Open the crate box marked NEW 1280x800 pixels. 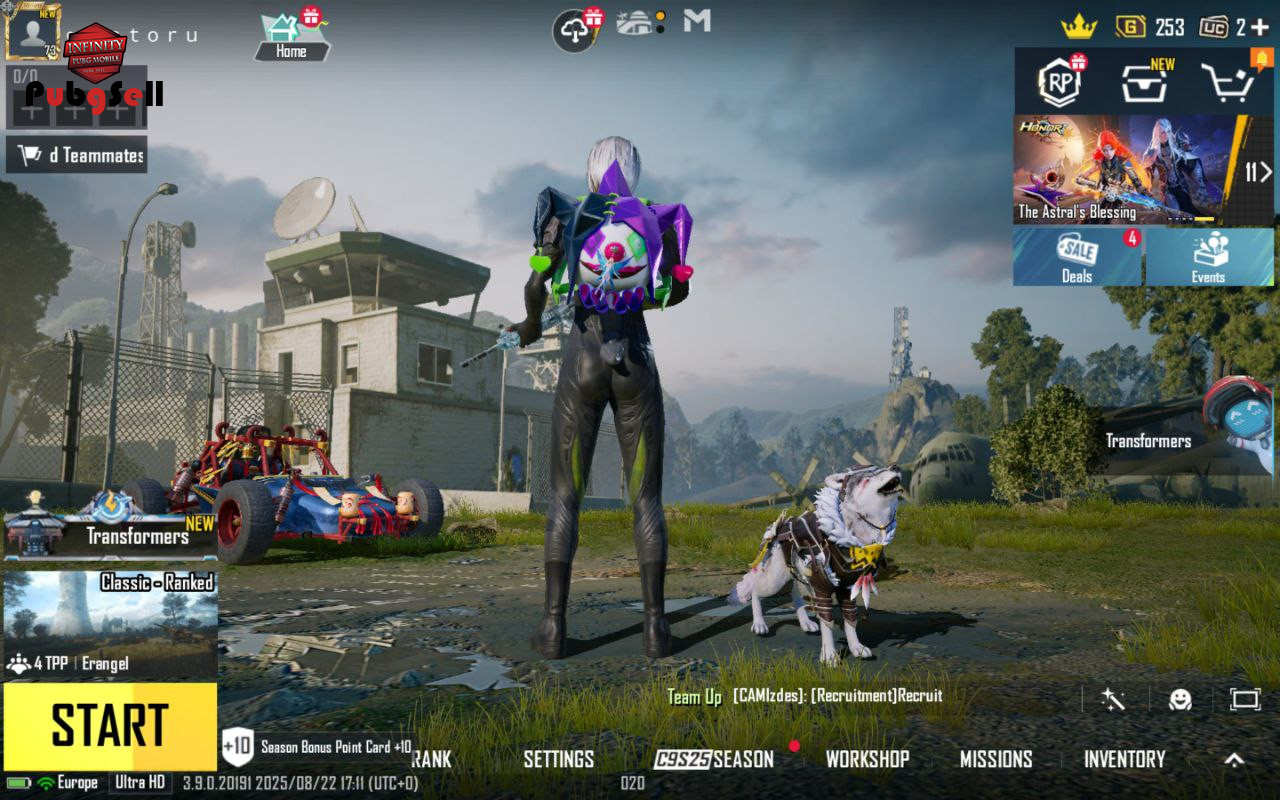point(1145,82)
